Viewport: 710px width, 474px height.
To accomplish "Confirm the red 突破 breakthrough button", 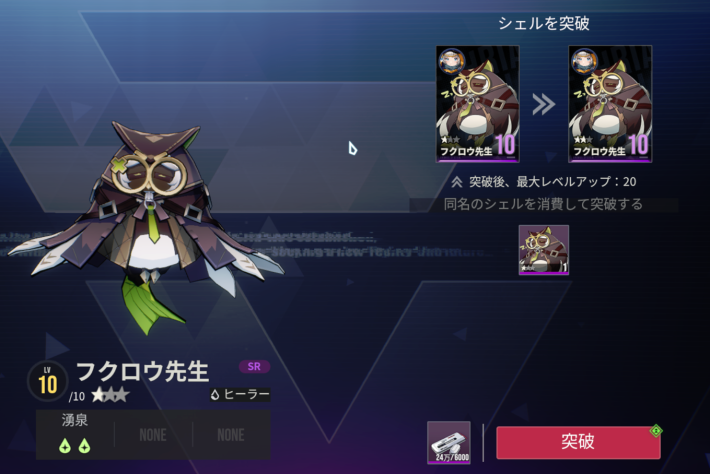I will [x=577, y=442].
